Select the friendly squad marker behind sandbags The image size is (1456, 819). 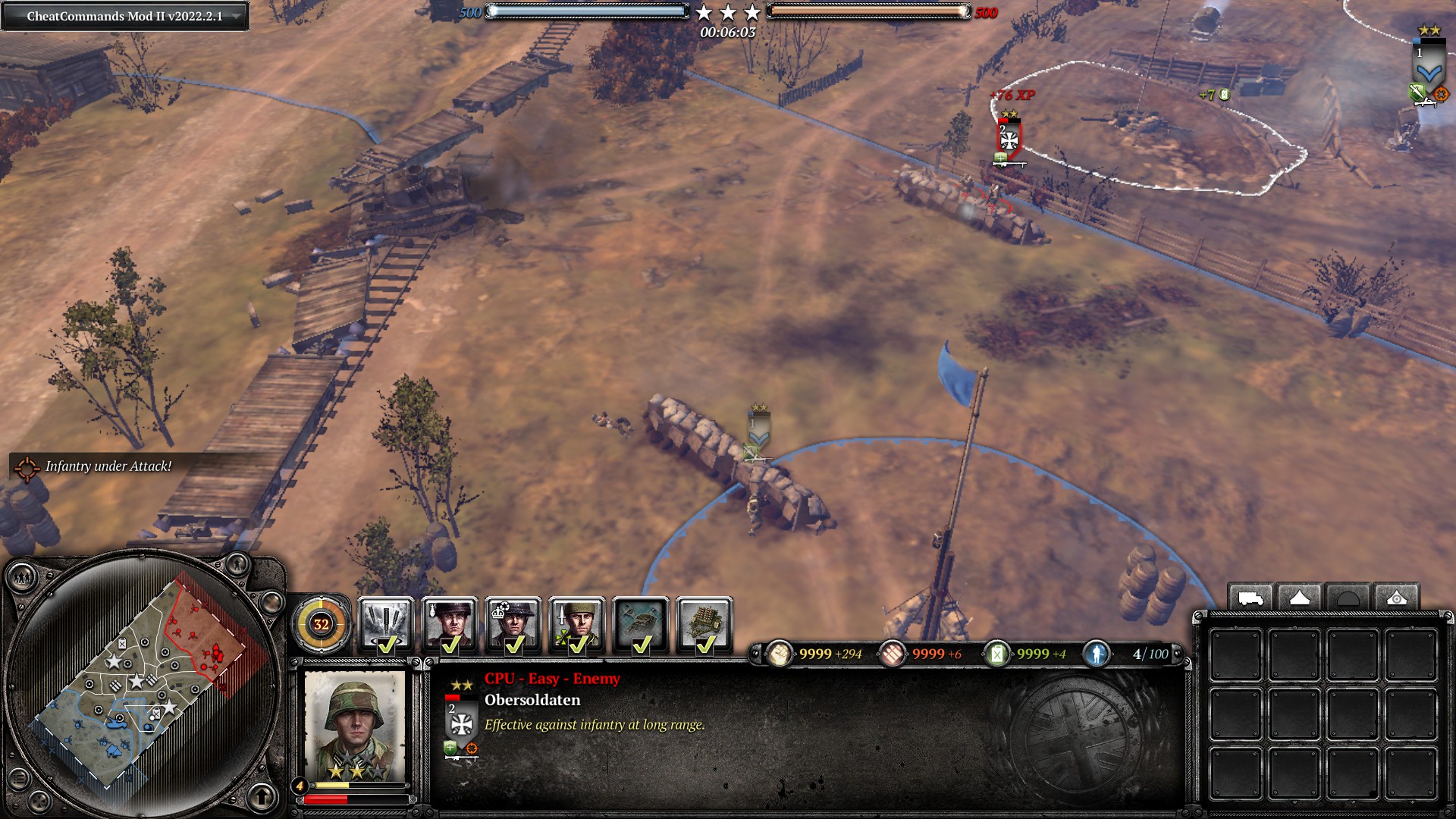[758, 431]
